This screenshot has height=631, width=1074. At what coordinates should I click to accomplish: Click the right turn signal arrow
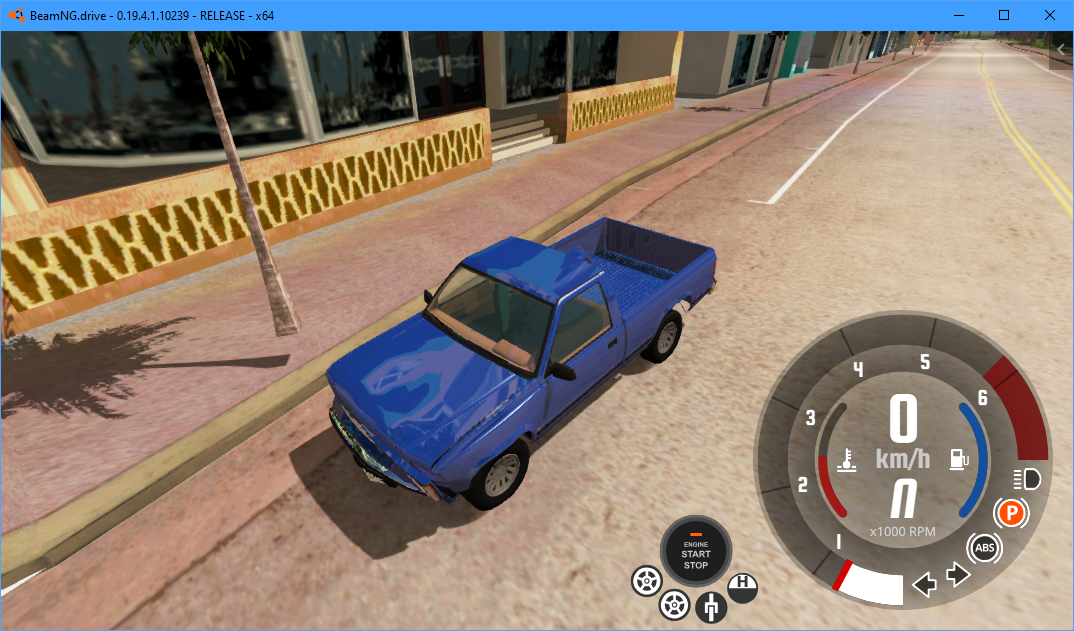957,576
